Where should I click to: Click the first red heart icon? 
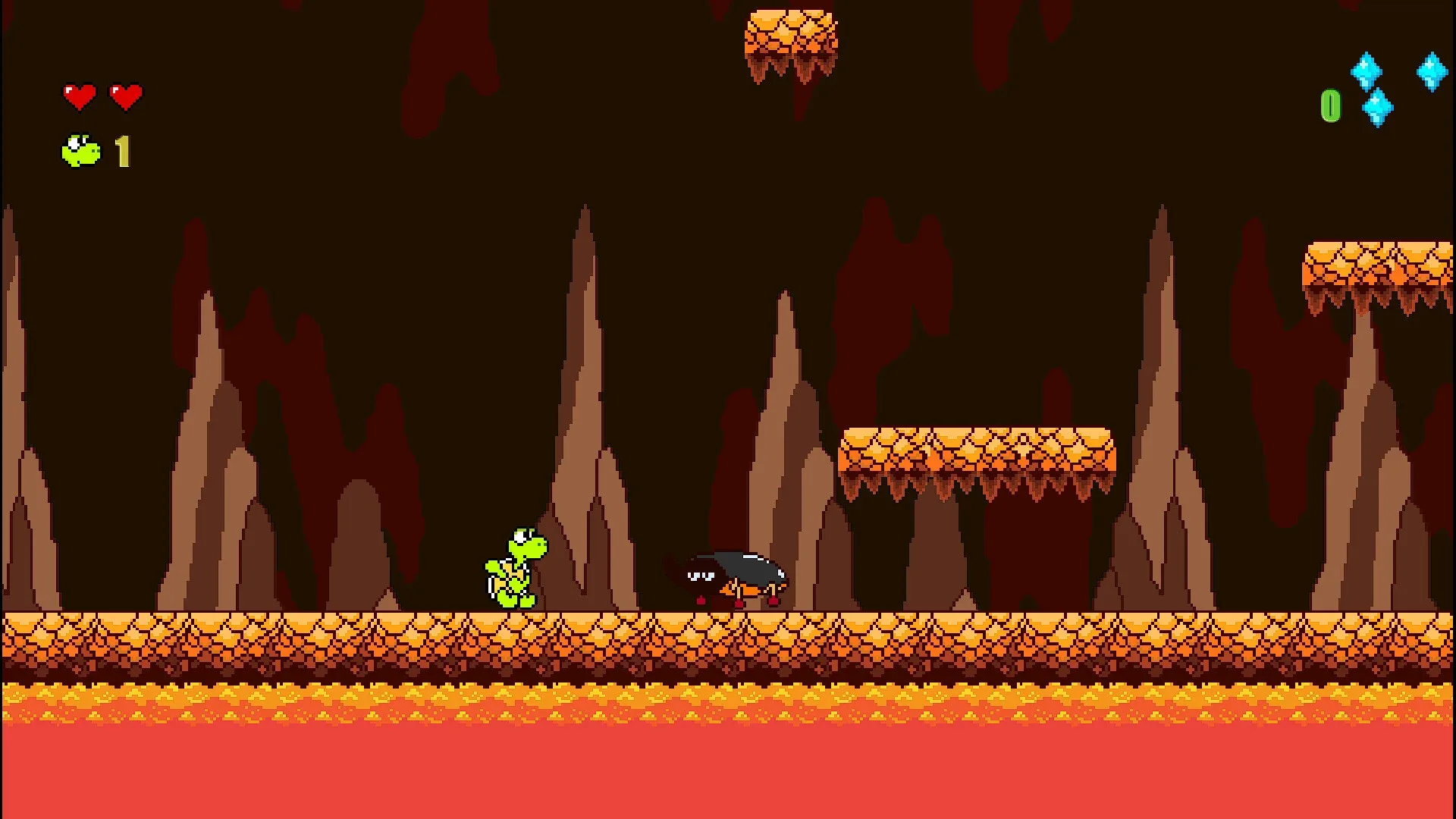(79, 95)
